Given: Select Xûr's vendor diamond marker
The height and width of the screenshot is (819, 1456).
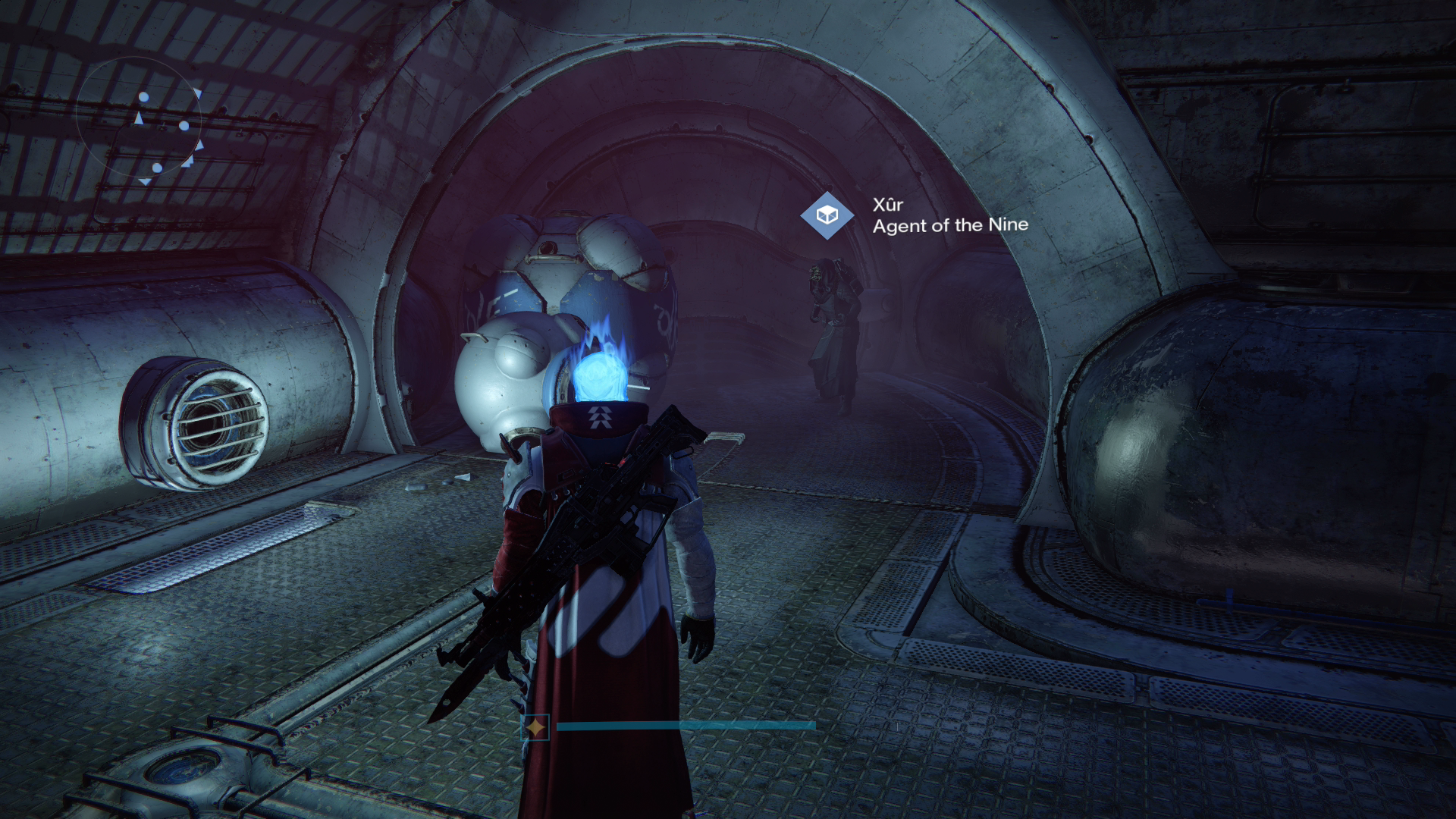Looking at the screenshot, I should tap(827, 215).
